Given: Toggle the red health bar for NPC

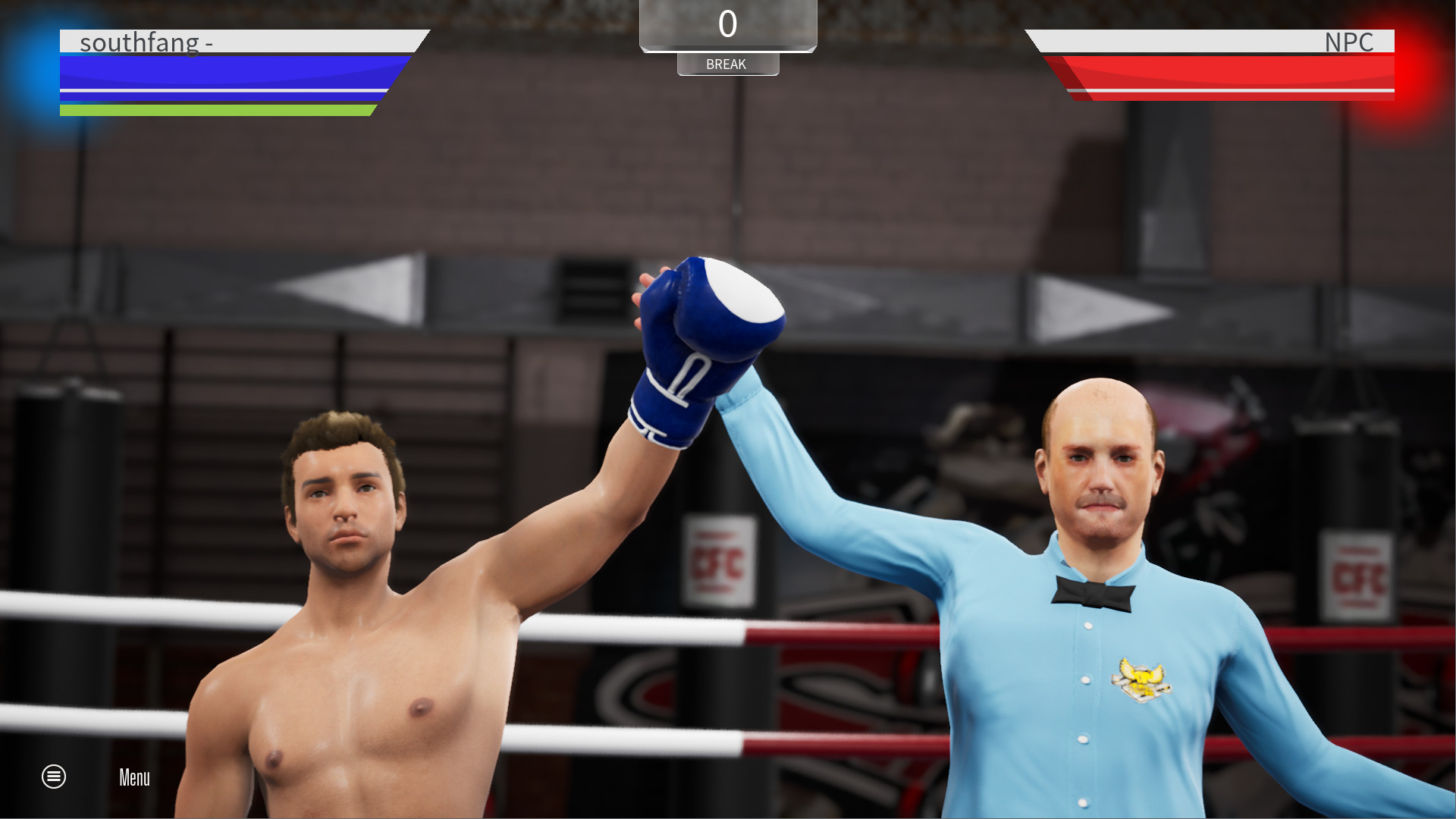Looking at the screenshot, I should click(x=1228, y=74).
